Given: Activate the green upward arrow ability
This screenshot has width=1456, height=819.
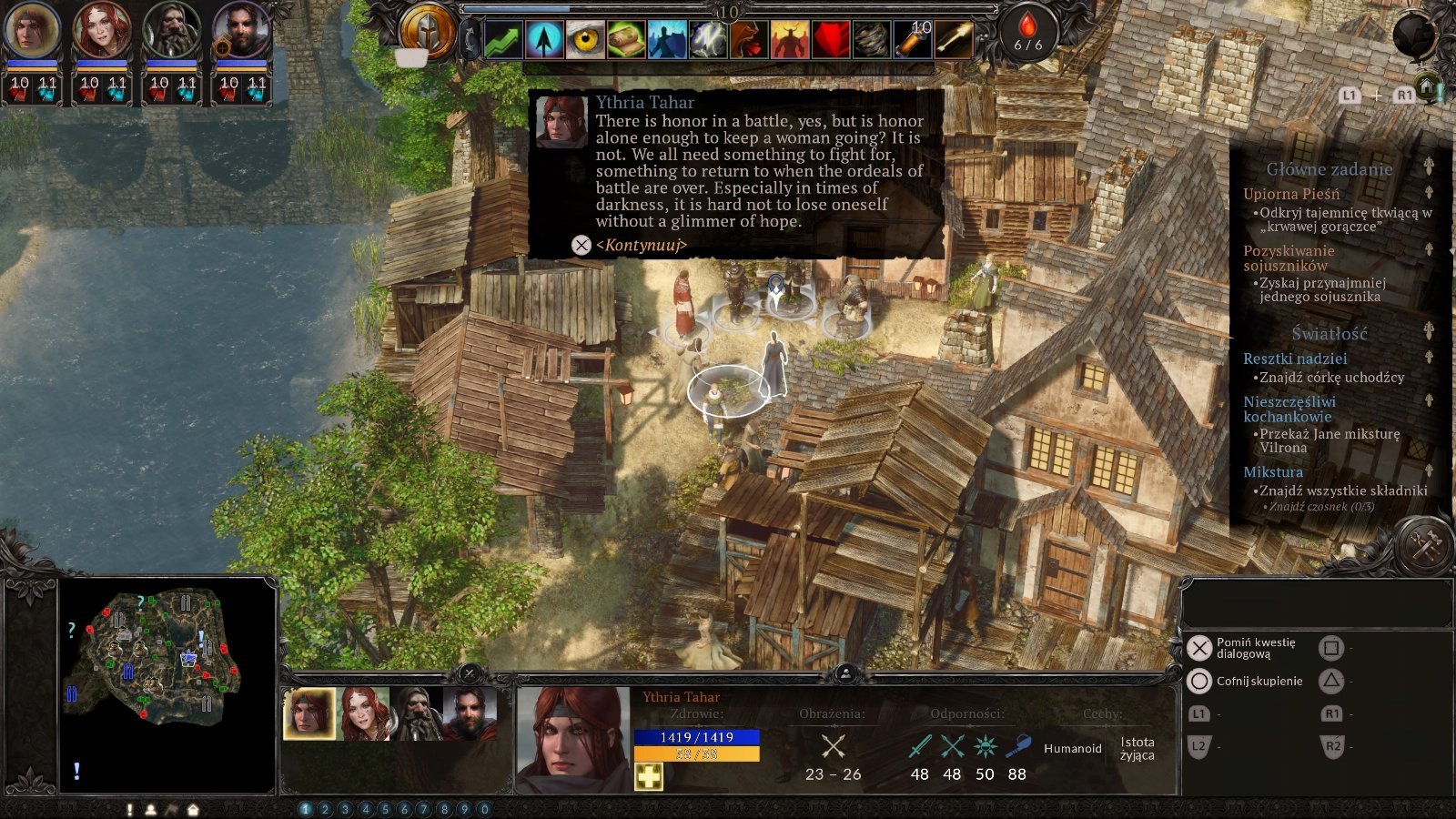Looking at the screenshot, I should tap(503, 40).
